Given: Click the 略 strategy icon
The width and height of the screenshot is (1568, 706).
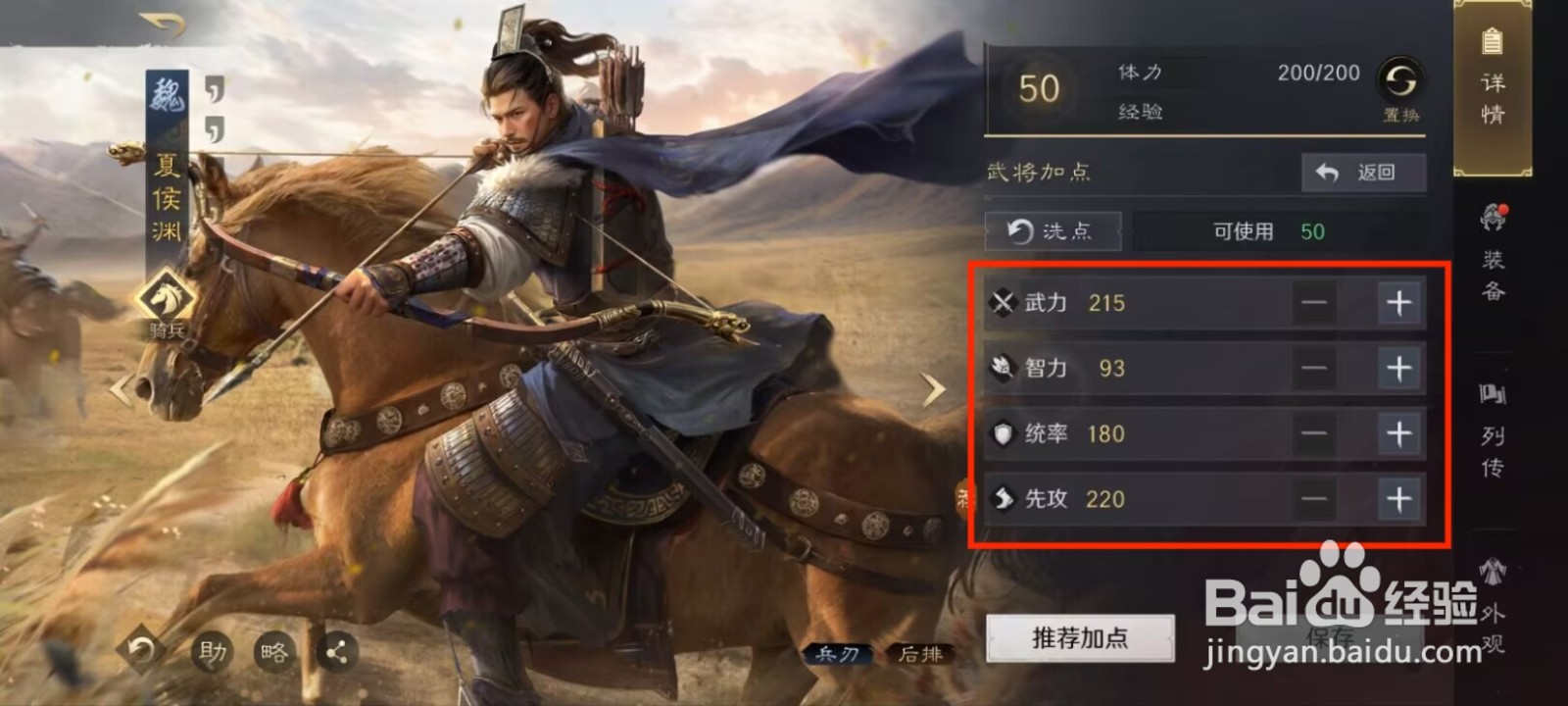Looking at the screenshot, I should 273,650.
